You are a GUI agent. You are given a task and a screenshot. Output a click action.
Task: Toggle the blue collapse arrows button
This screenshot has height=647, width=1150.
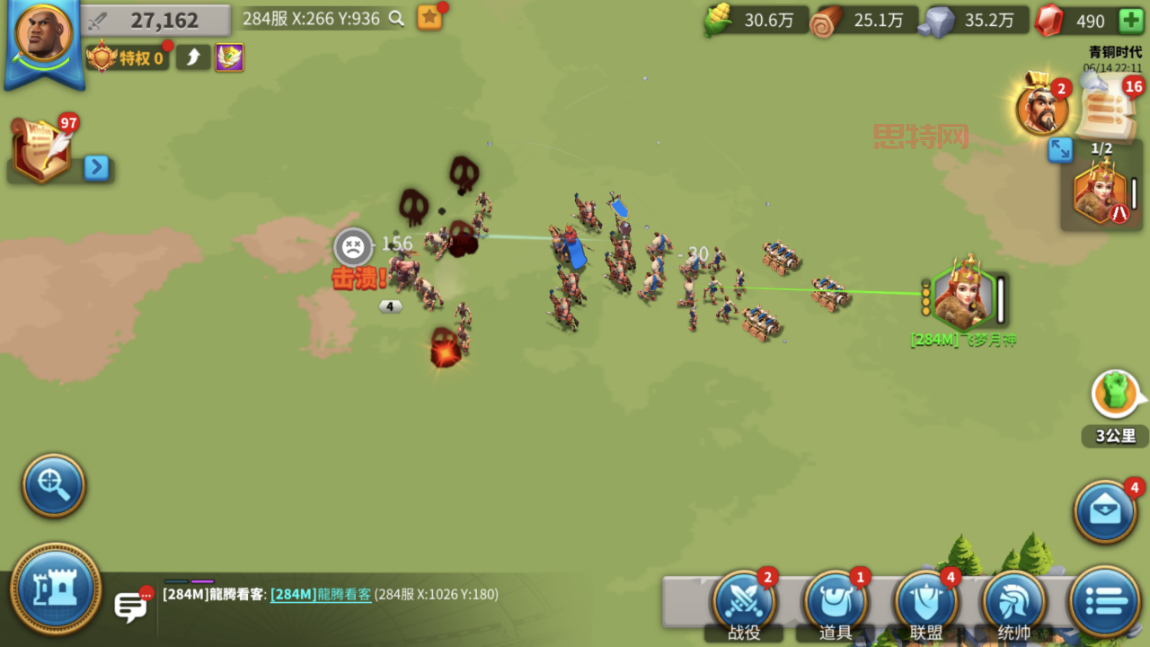tap(1060, 150)
